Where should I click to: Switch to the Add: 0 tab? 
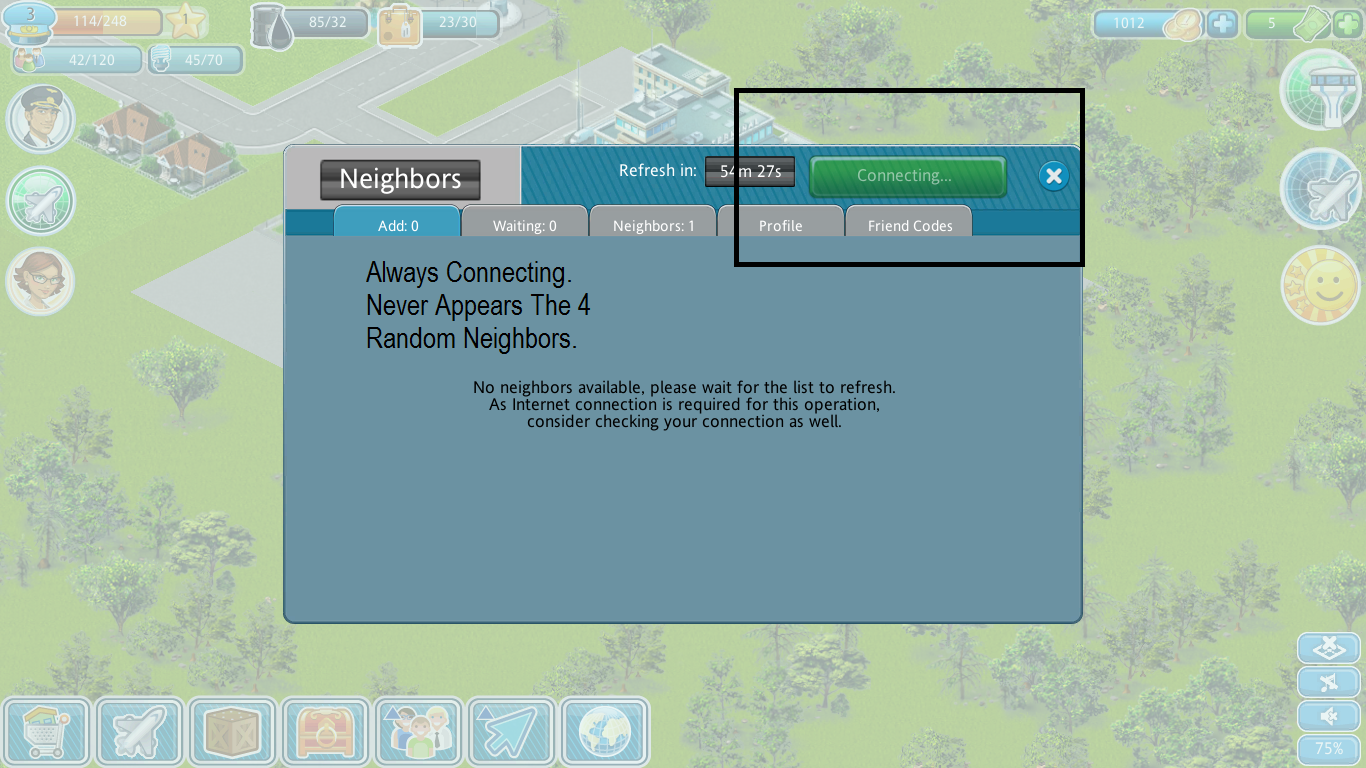[397, 224]
